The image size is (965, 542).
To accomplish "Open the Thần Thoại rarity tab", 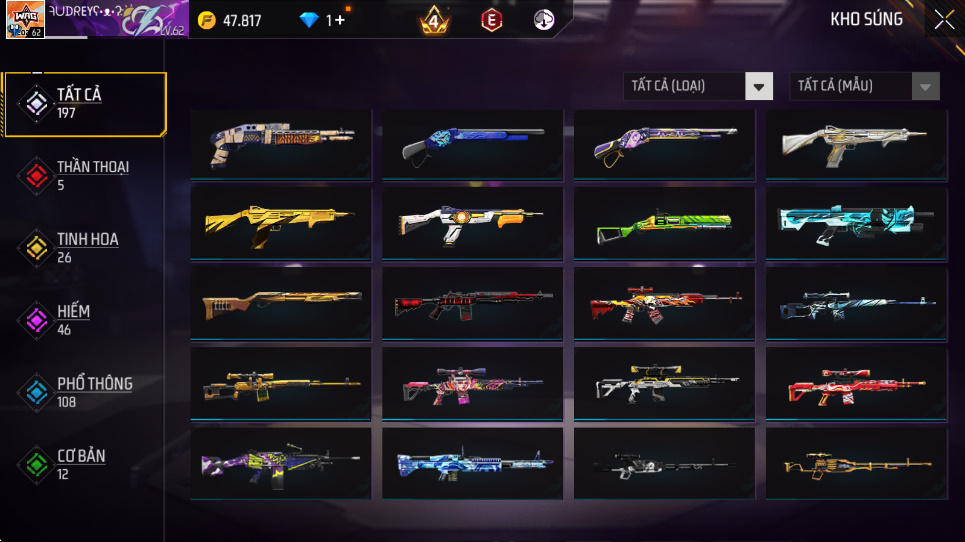I will pyautogui.click(x=85, y=175).
